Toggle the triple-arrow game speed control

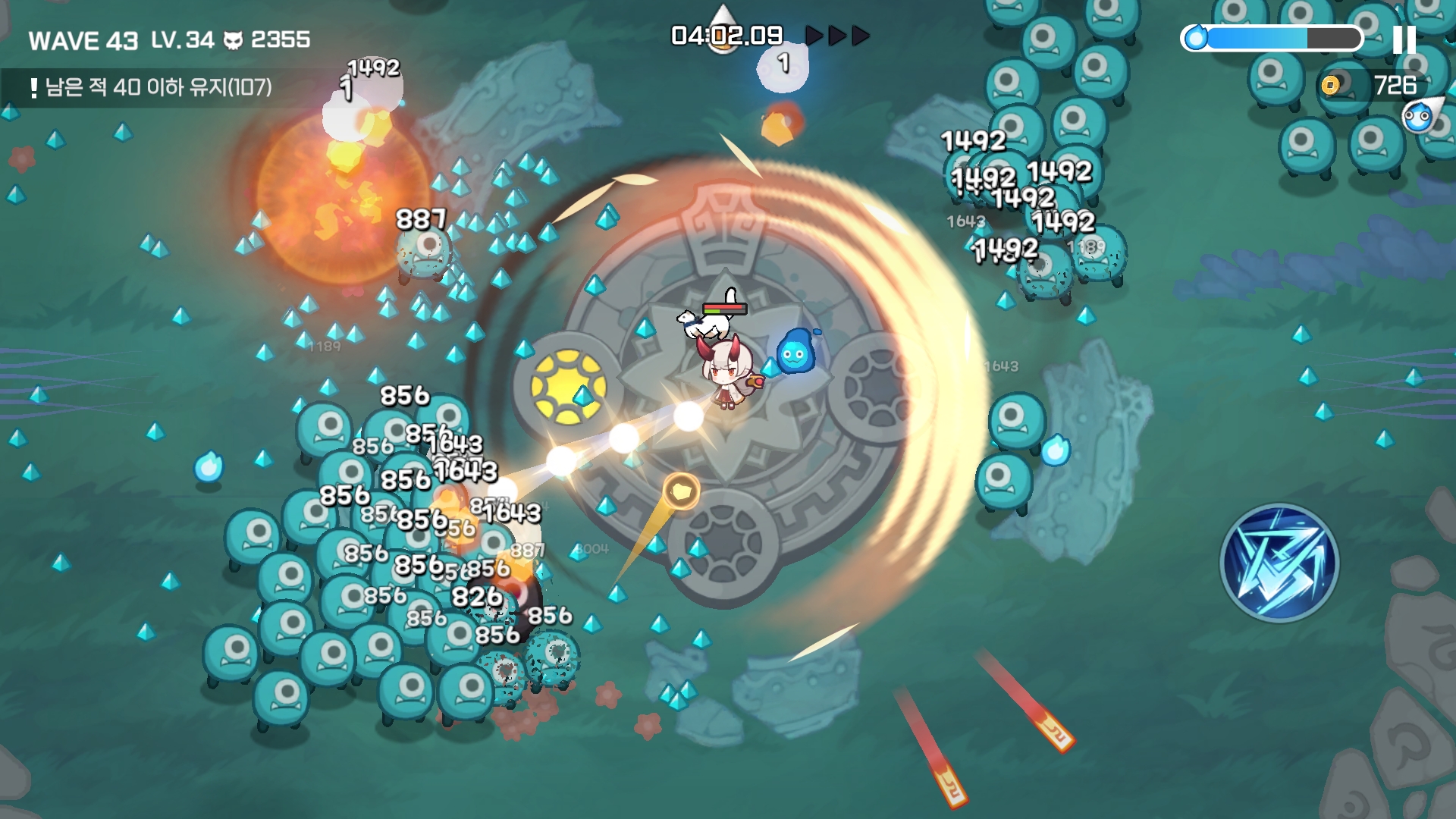coord(837,36)
